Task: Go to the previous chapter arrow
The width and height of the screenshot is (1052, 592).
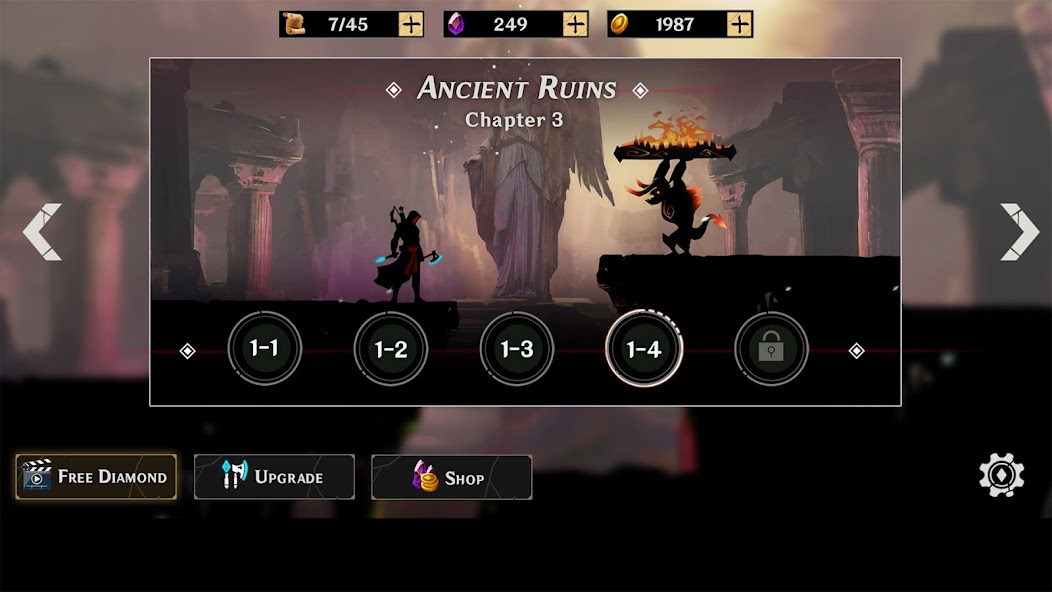Action: point(42,232)
